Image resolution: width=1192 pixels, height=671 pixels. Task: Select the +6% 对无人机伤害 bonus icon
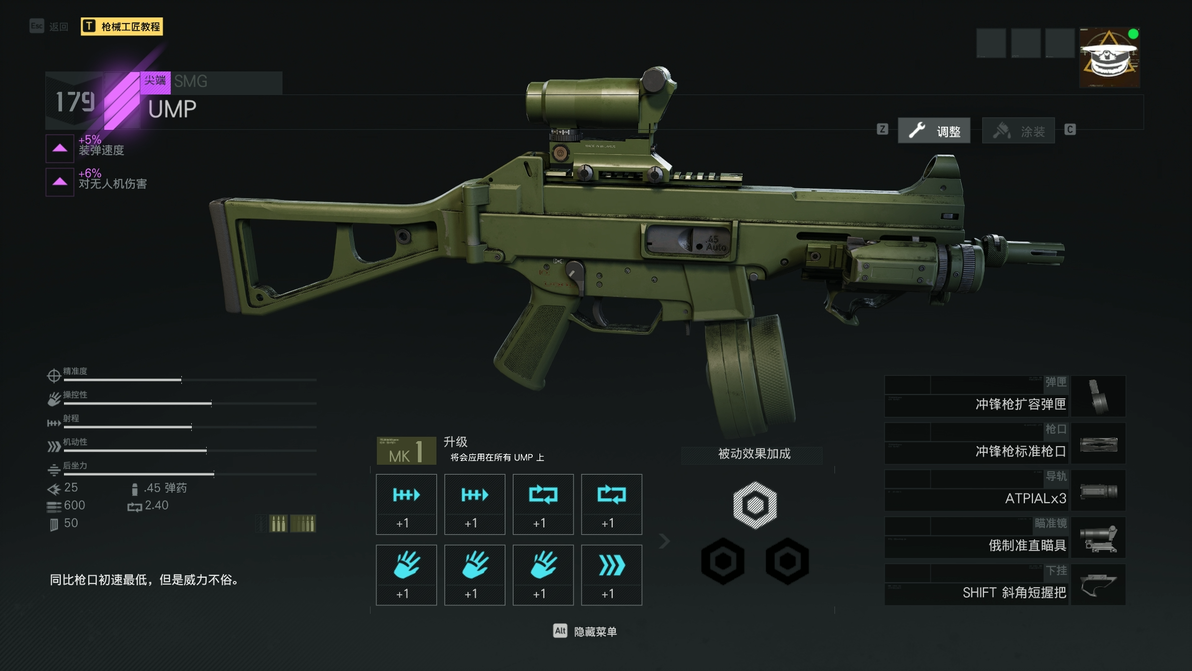click(x=60, y=181)
